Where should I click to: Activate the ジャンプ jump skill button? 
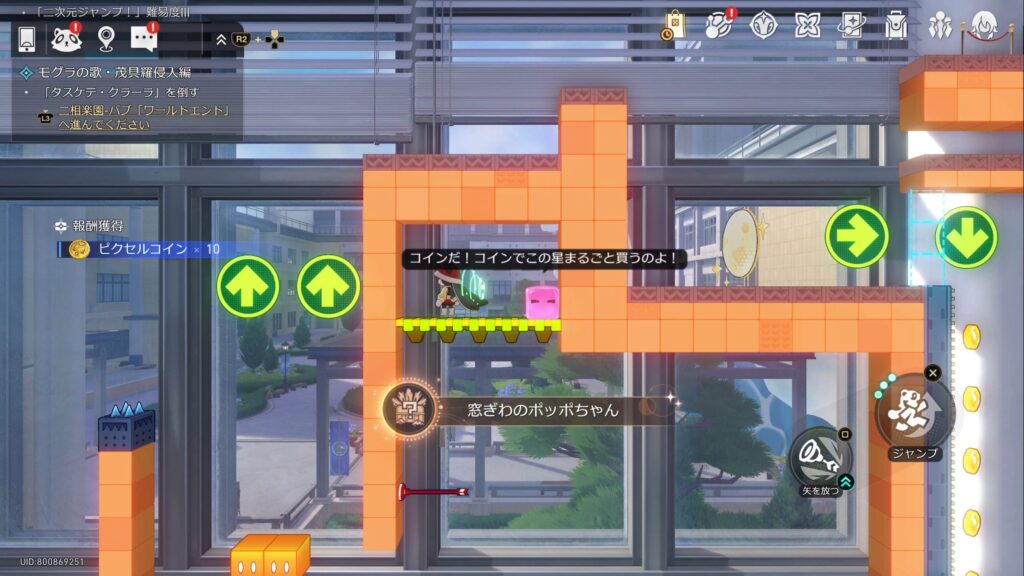(914, 411)
